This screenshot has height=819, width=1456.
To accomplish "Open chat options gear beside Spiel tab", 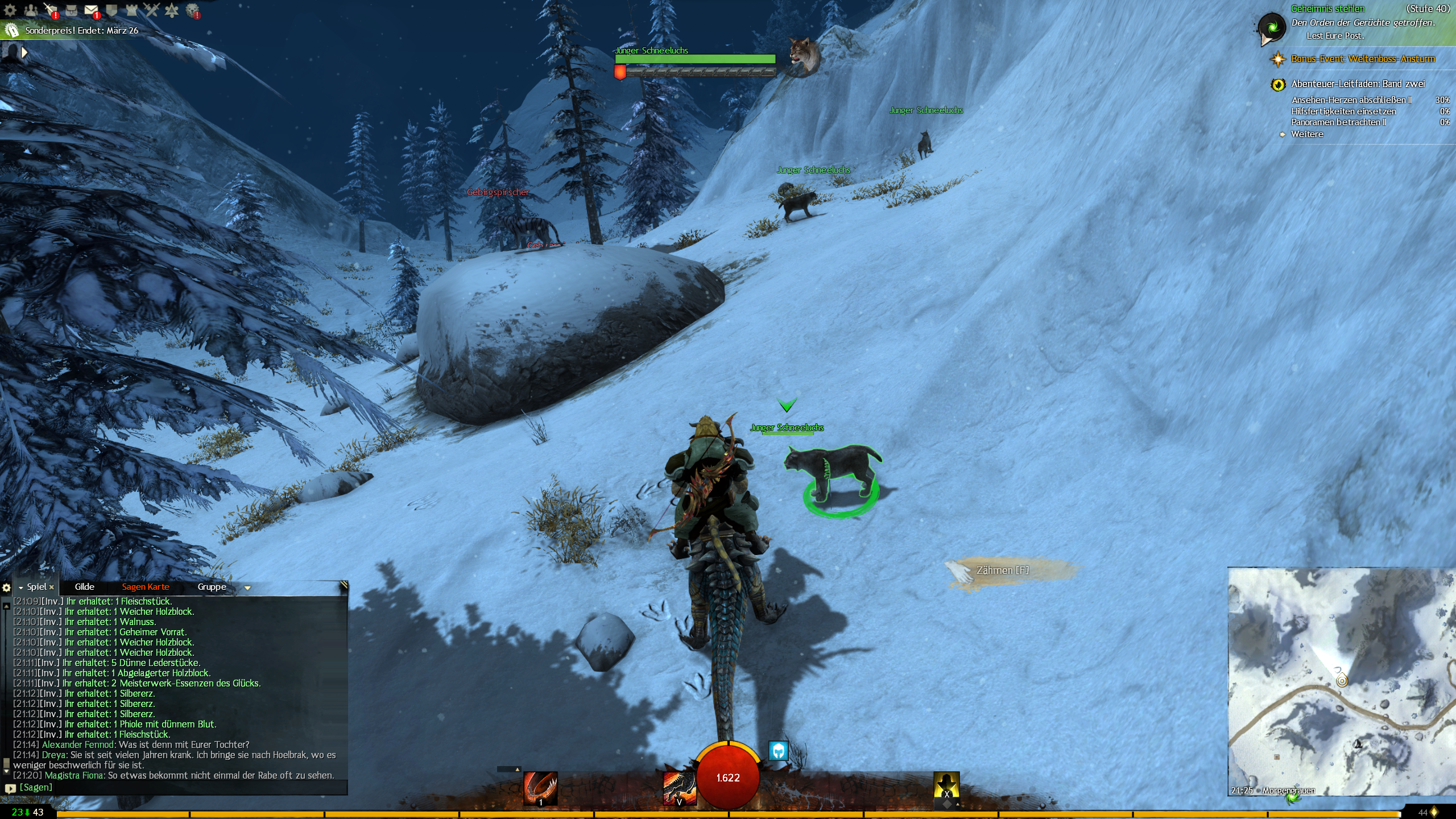I will [x=7, y=588].
